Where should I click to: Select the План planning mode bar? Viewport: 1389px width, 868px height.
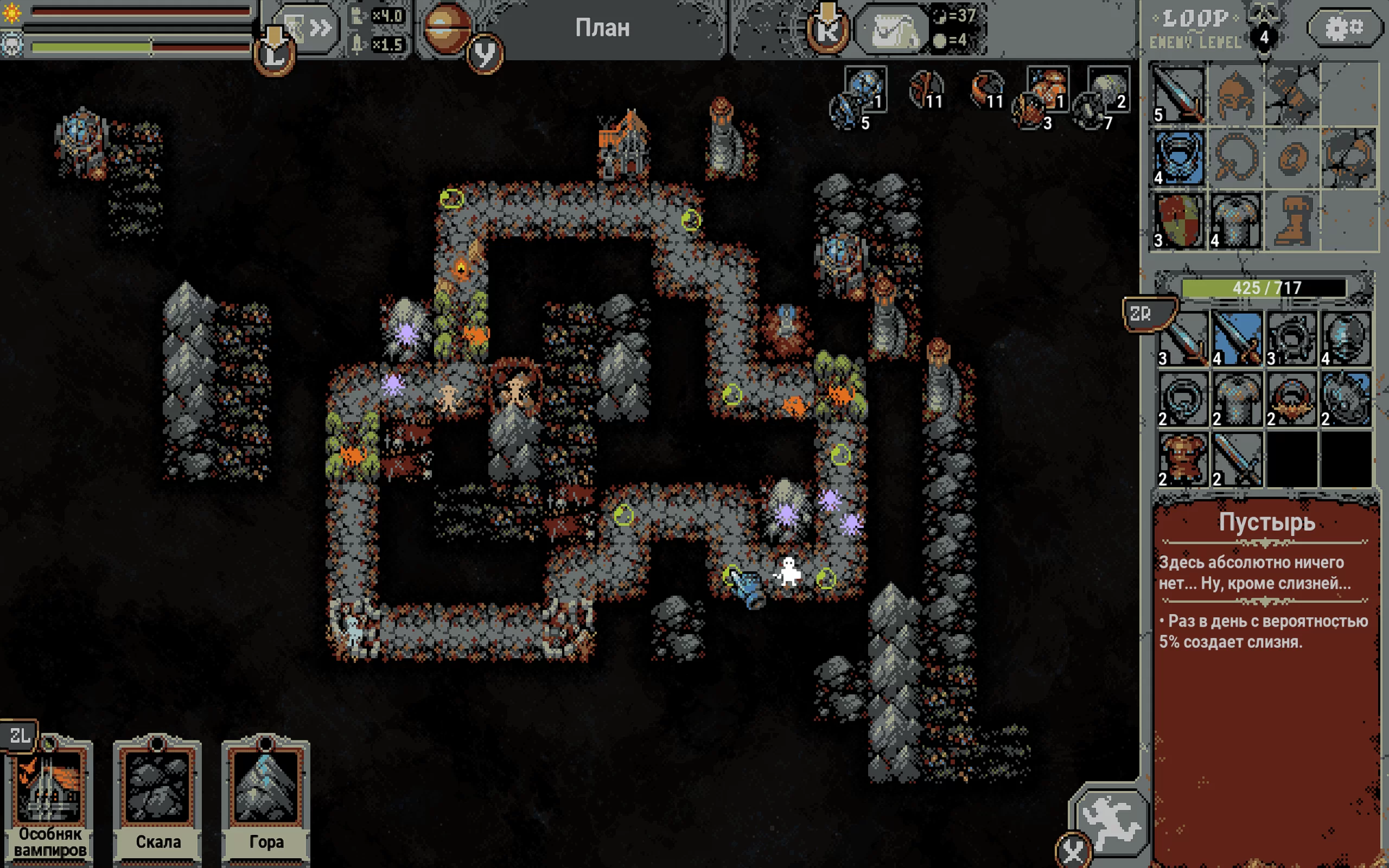tap(602, 28)
